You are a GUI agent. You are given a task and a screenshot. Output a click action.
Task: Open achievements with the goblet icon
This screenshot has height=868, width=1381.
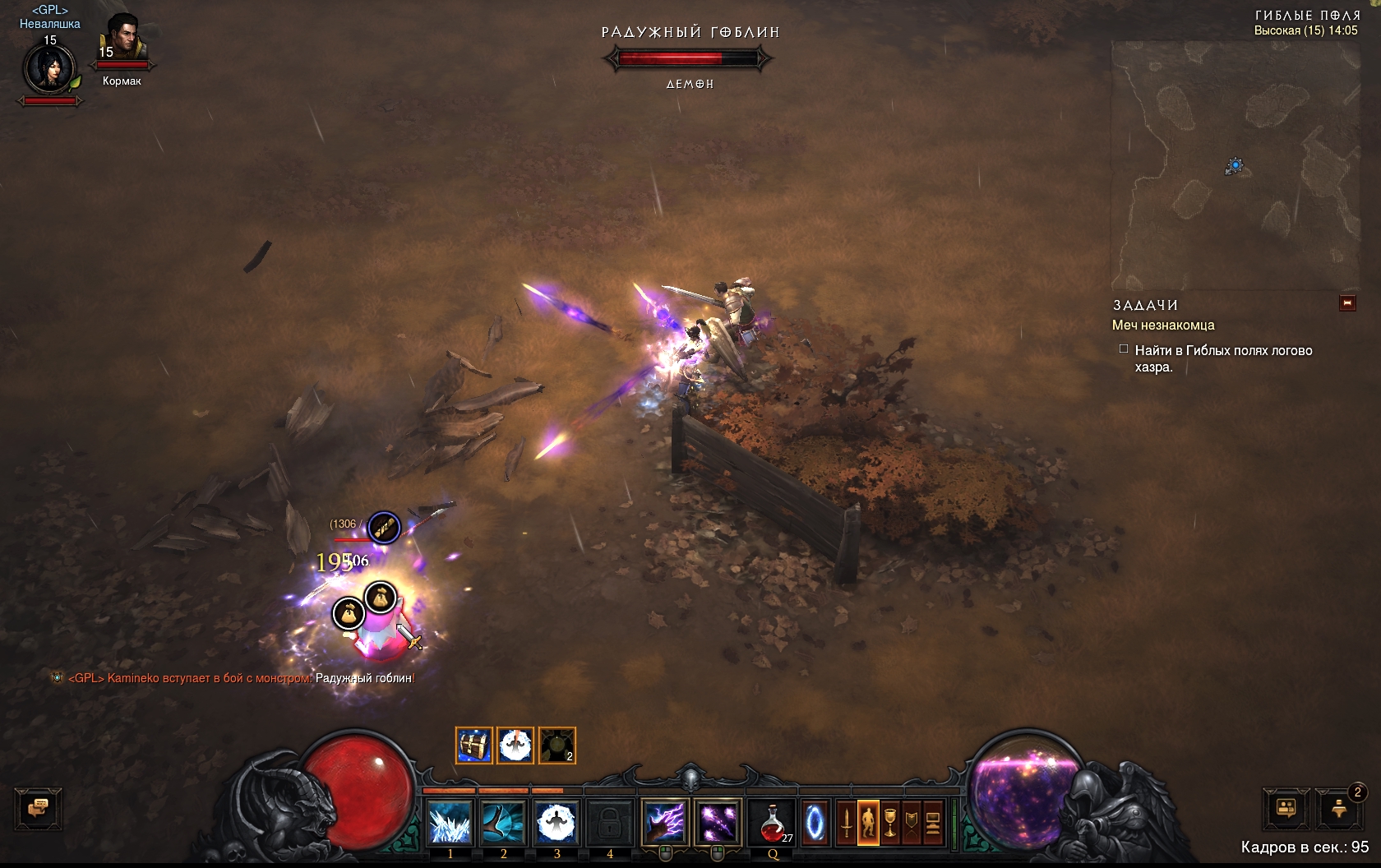point(889,822)
